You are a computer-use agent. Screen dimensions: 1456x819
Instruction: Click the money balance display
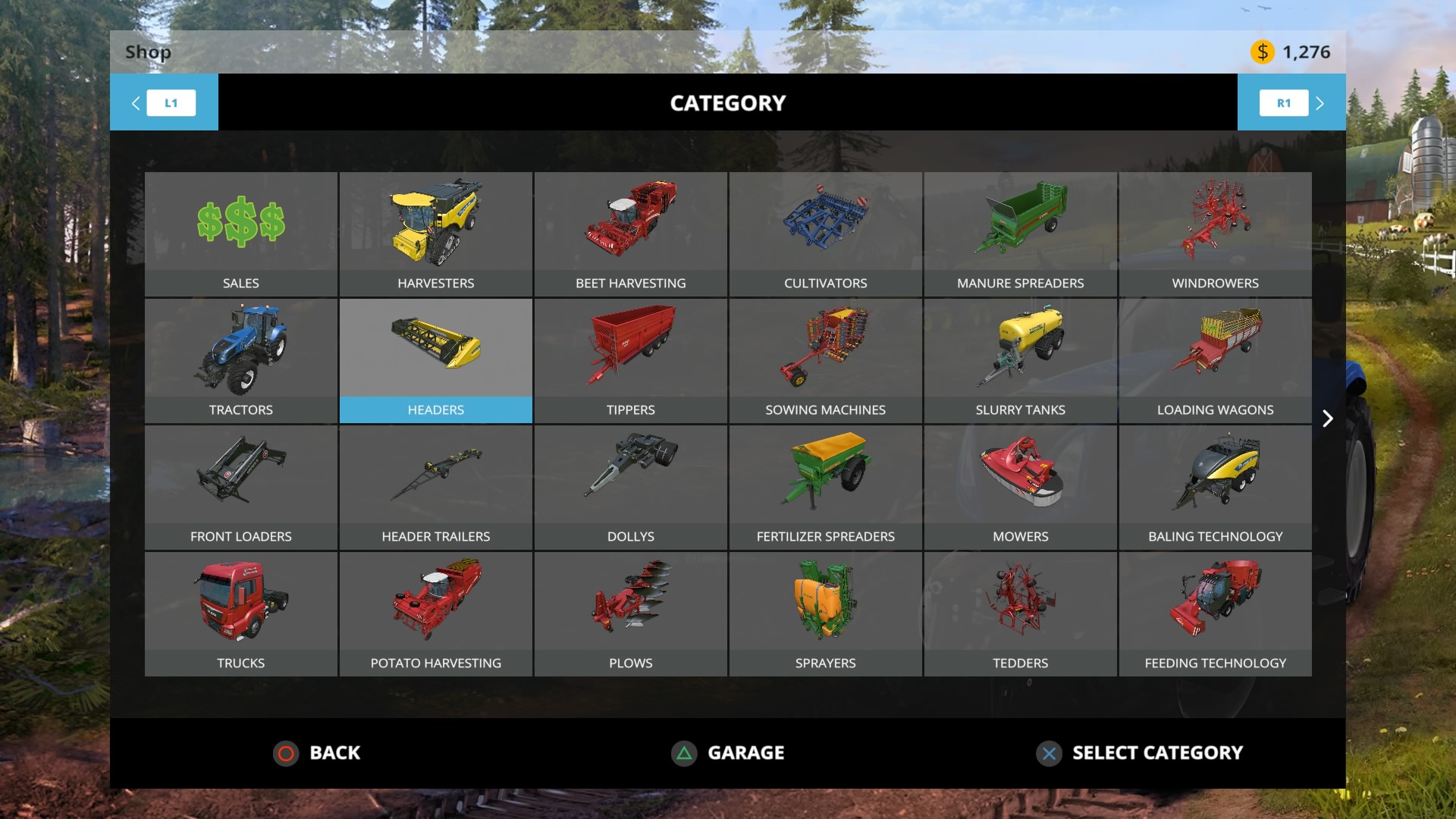pos(1291,52)
